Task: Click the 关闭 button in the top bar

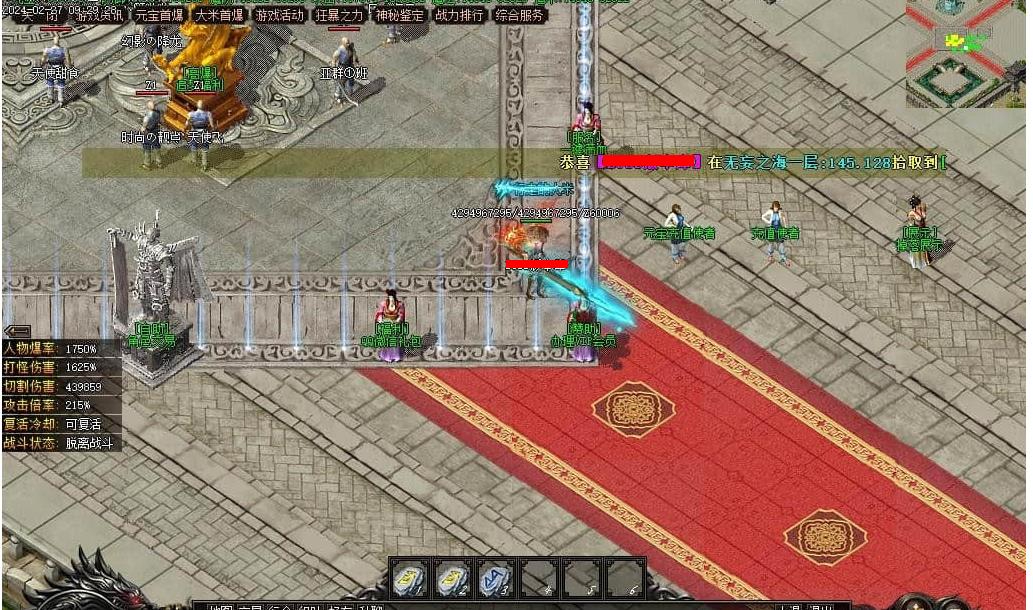Action: 38,15
